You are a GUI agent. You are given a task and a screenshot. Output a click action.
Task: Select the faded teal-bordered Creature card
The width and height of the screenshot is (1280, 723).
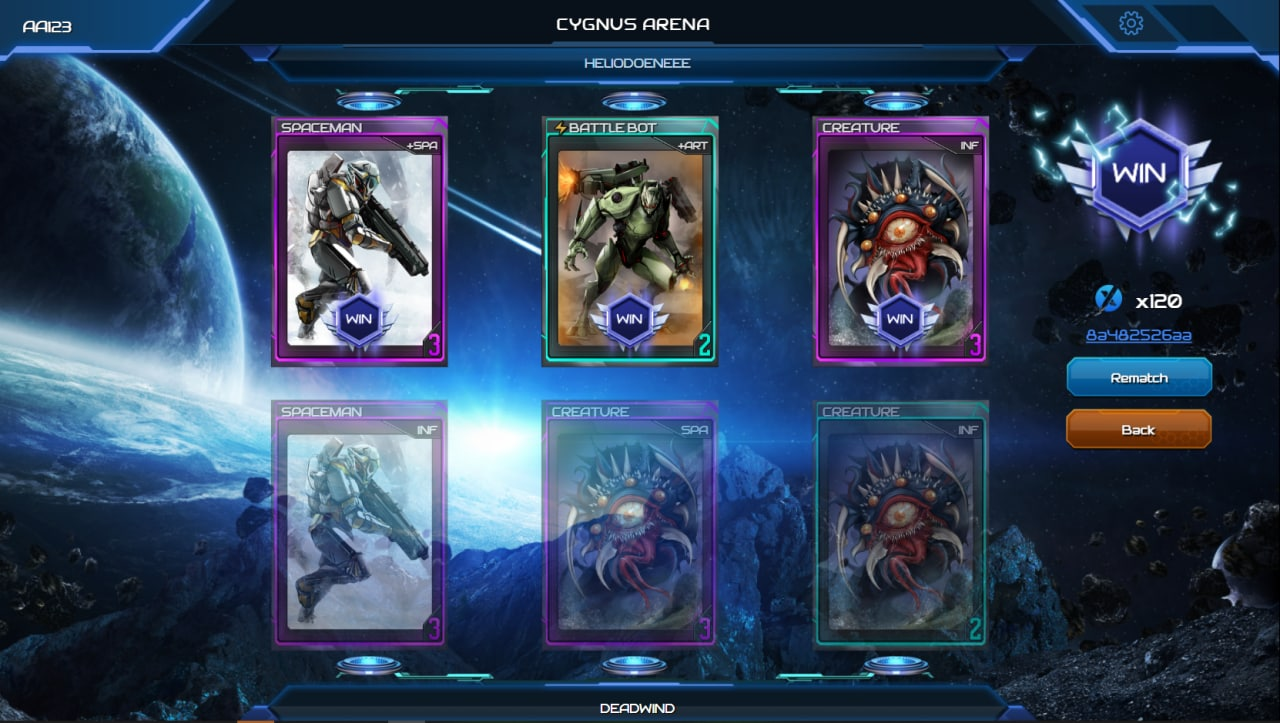point(901,525)
